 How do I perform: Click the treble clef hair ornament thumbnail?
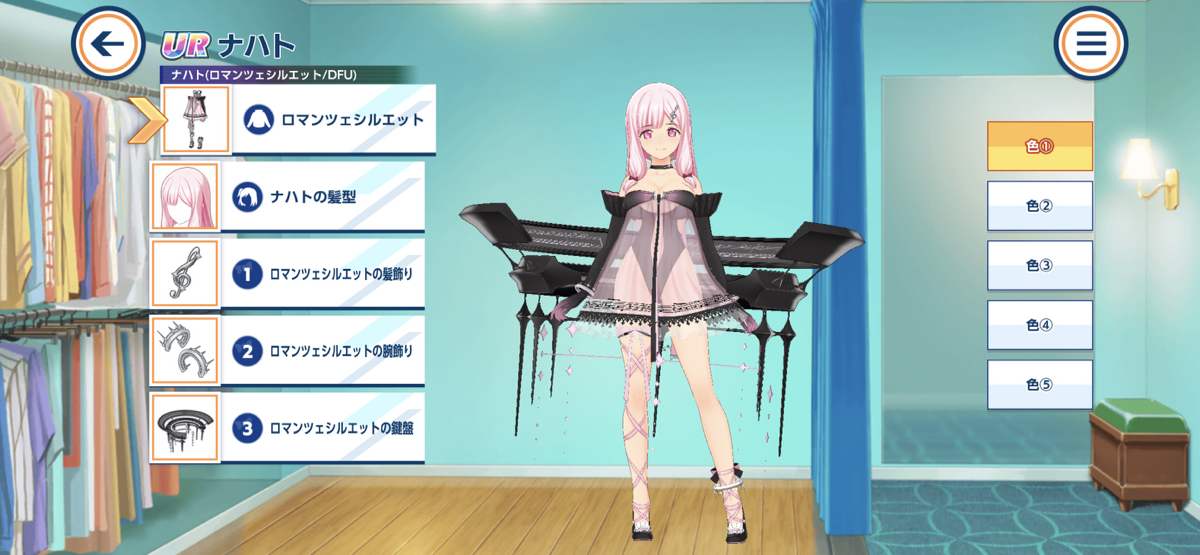click(185, 274)
